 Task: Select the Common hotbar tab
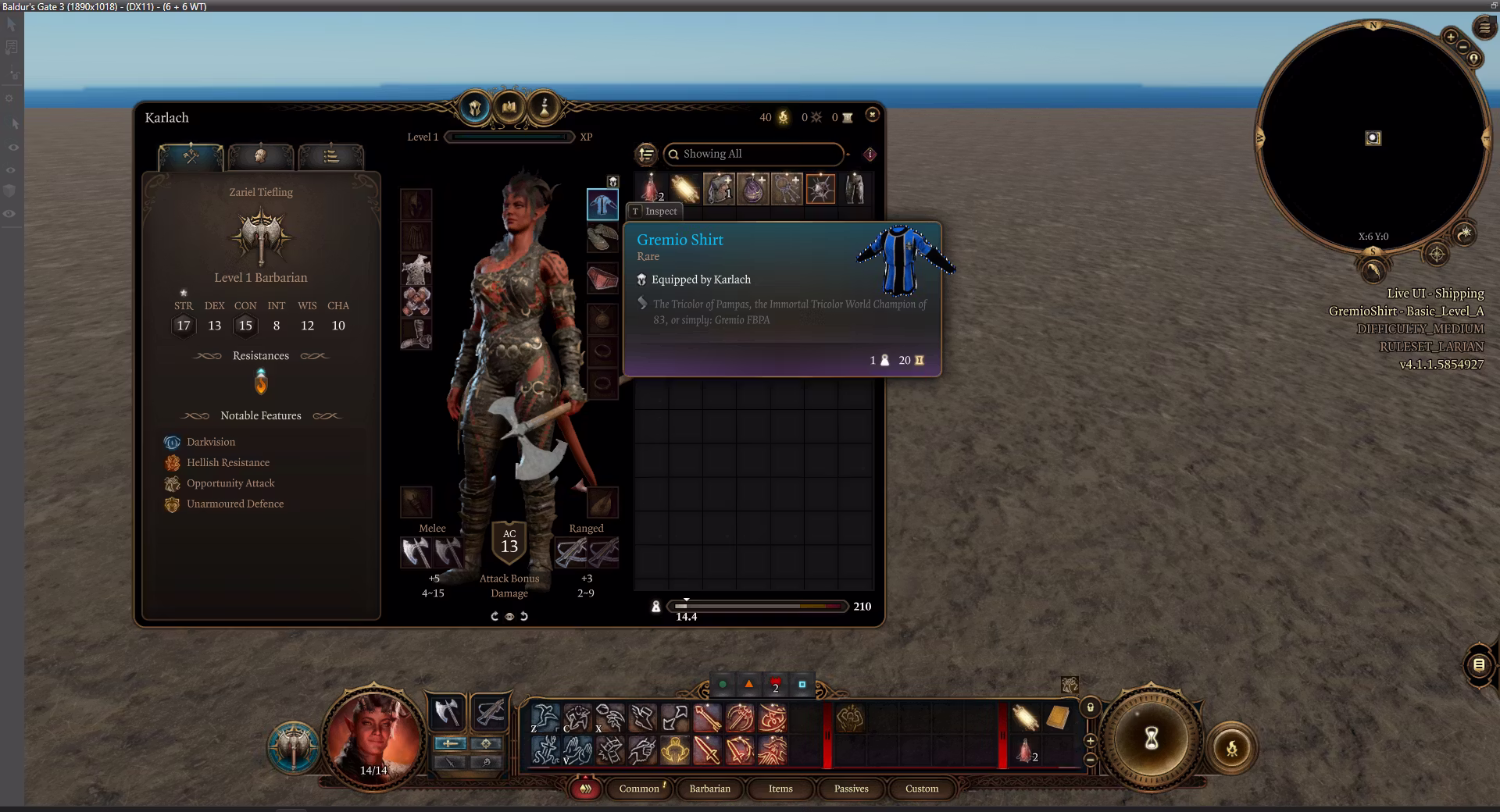640,789
